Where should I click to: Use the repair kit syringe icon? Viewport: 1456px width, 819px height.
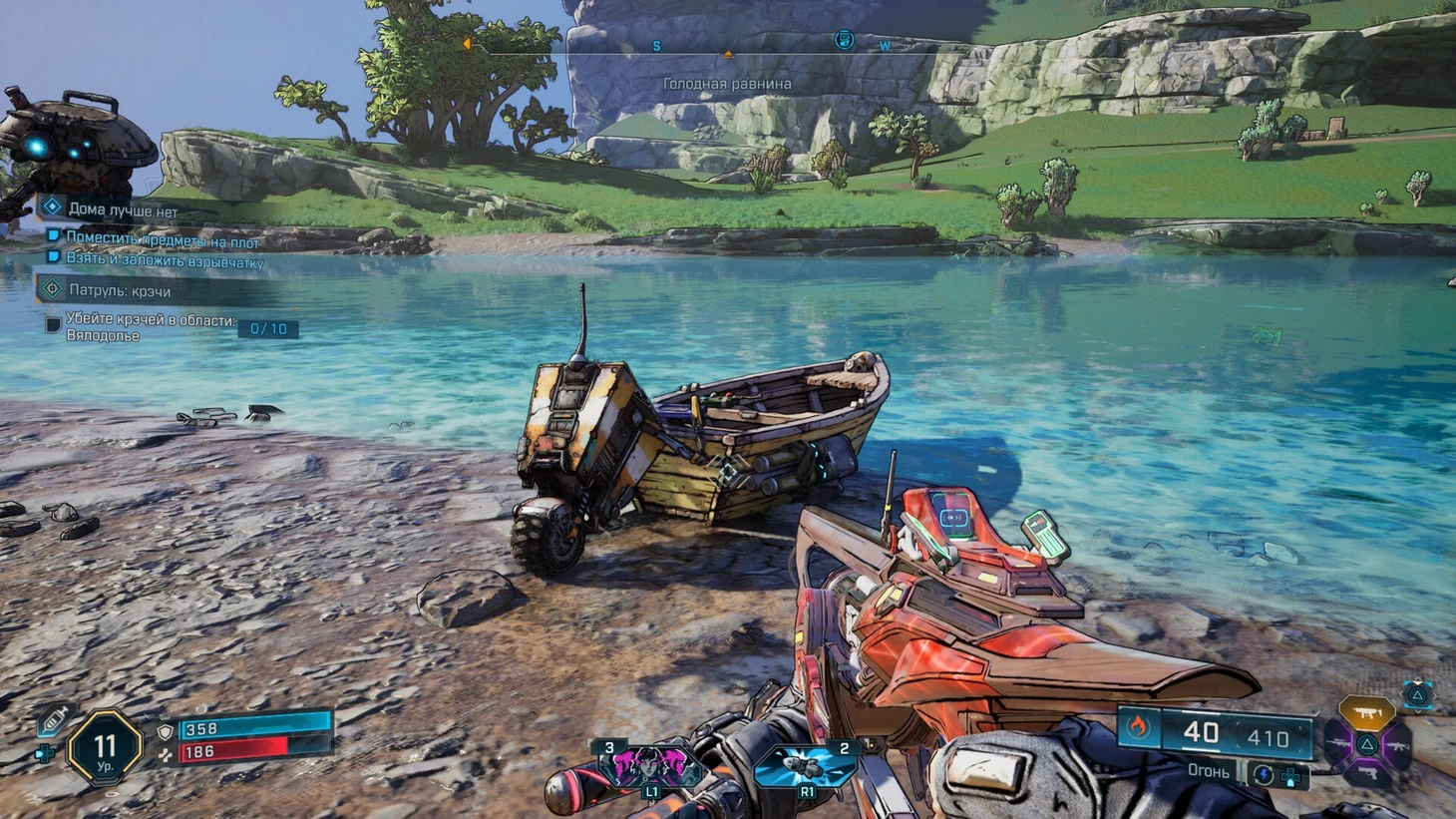point(53,719)
